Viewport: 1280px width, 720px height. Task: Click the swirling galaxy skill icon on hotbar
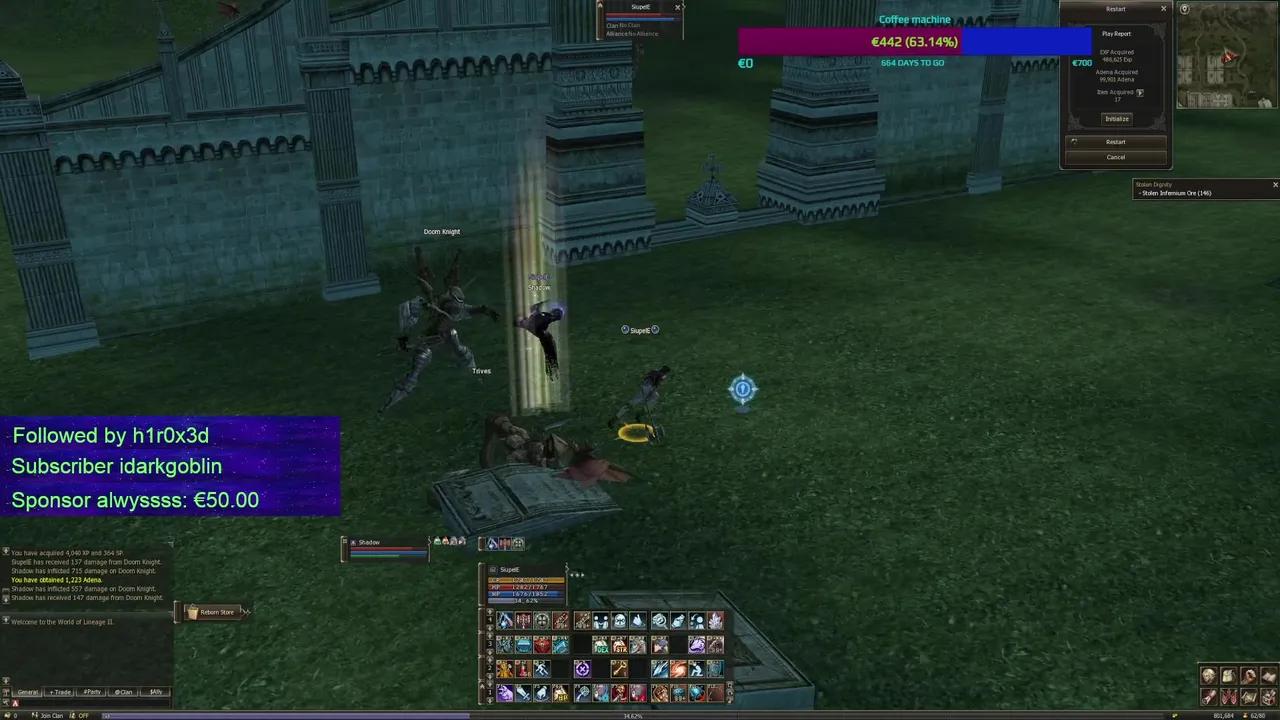(x=678, y=669)
